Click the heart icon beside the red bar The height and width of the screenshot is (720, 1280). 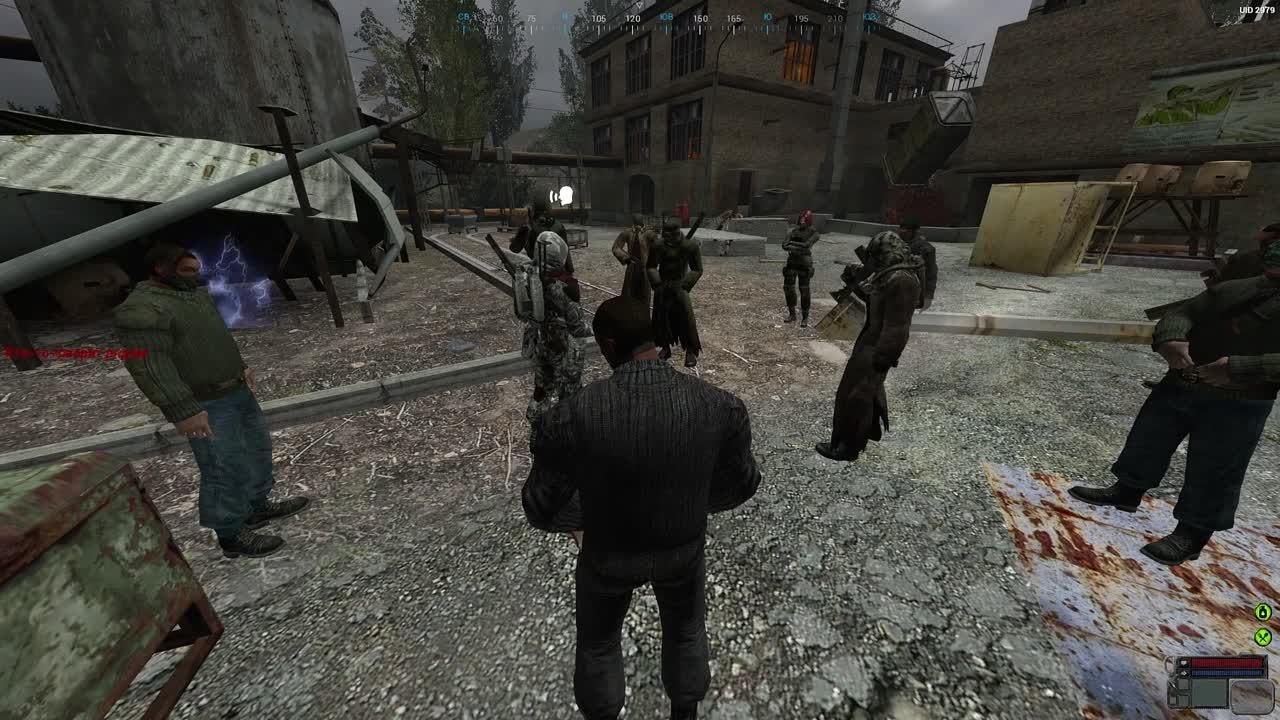click(1184, 662)
